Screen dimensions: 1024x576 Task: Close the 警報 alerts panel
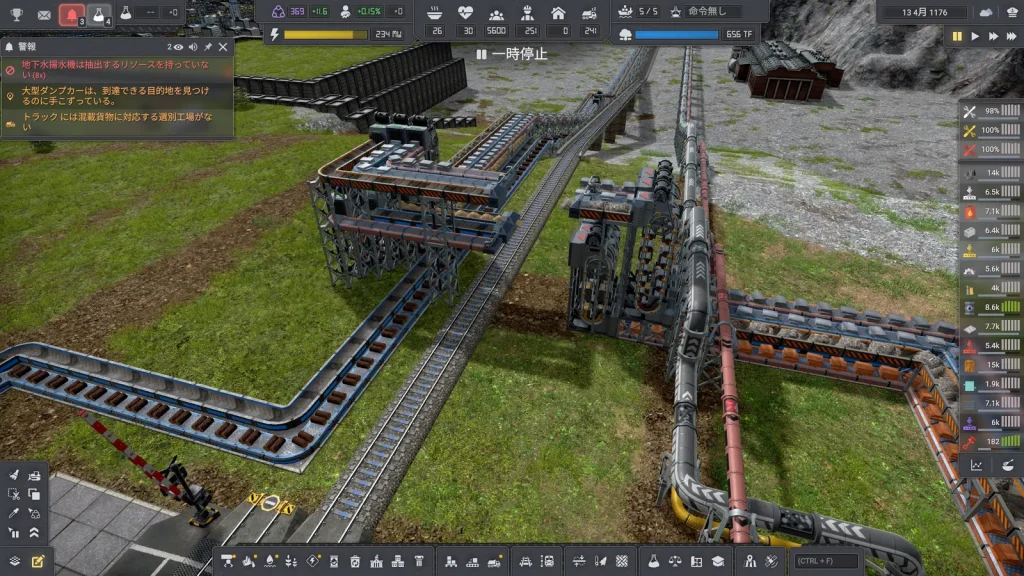click(223, 47)
